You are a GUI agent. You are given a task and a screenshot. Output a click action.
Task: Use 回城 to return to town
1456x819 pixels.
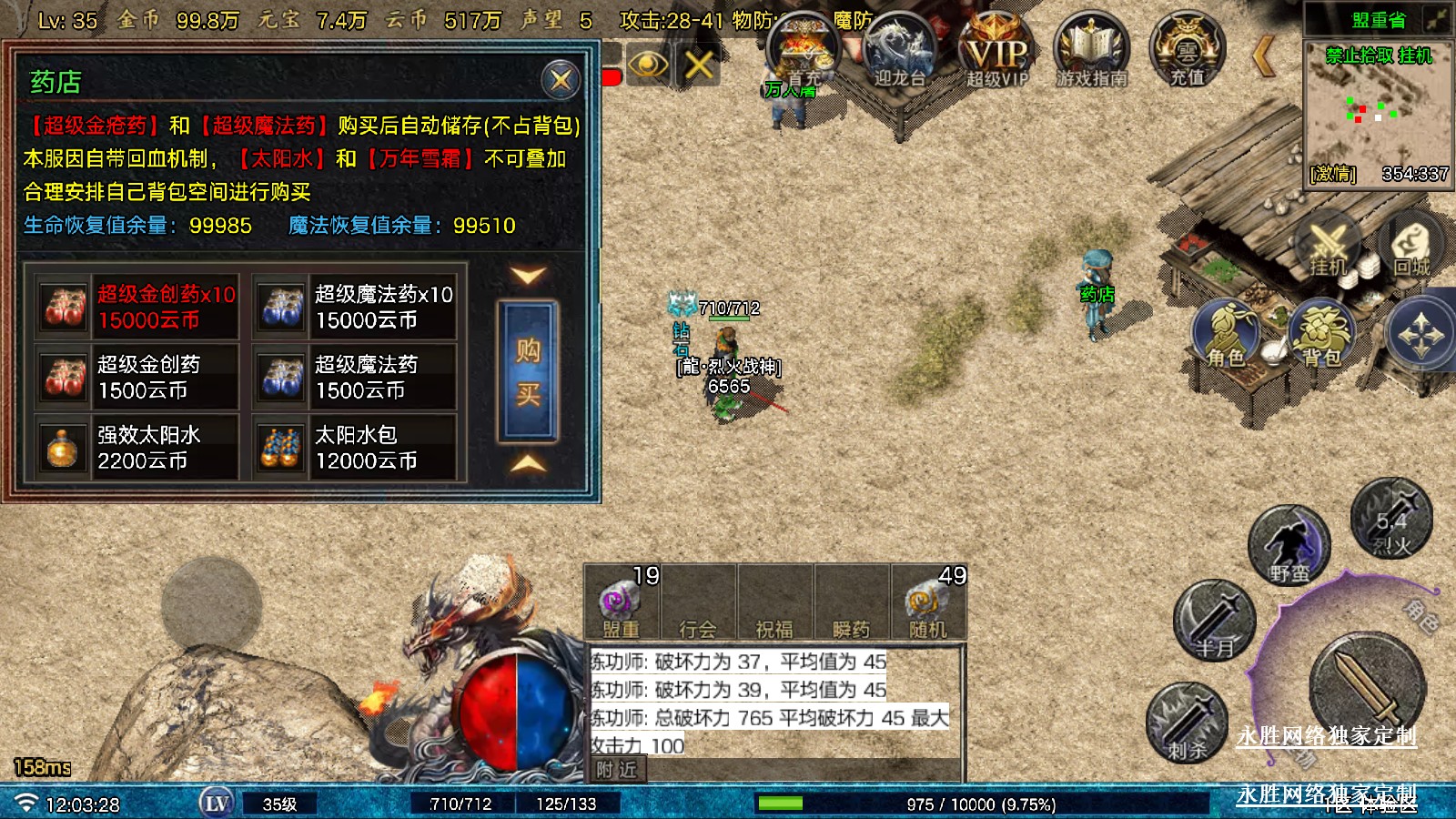point(1411,246)
